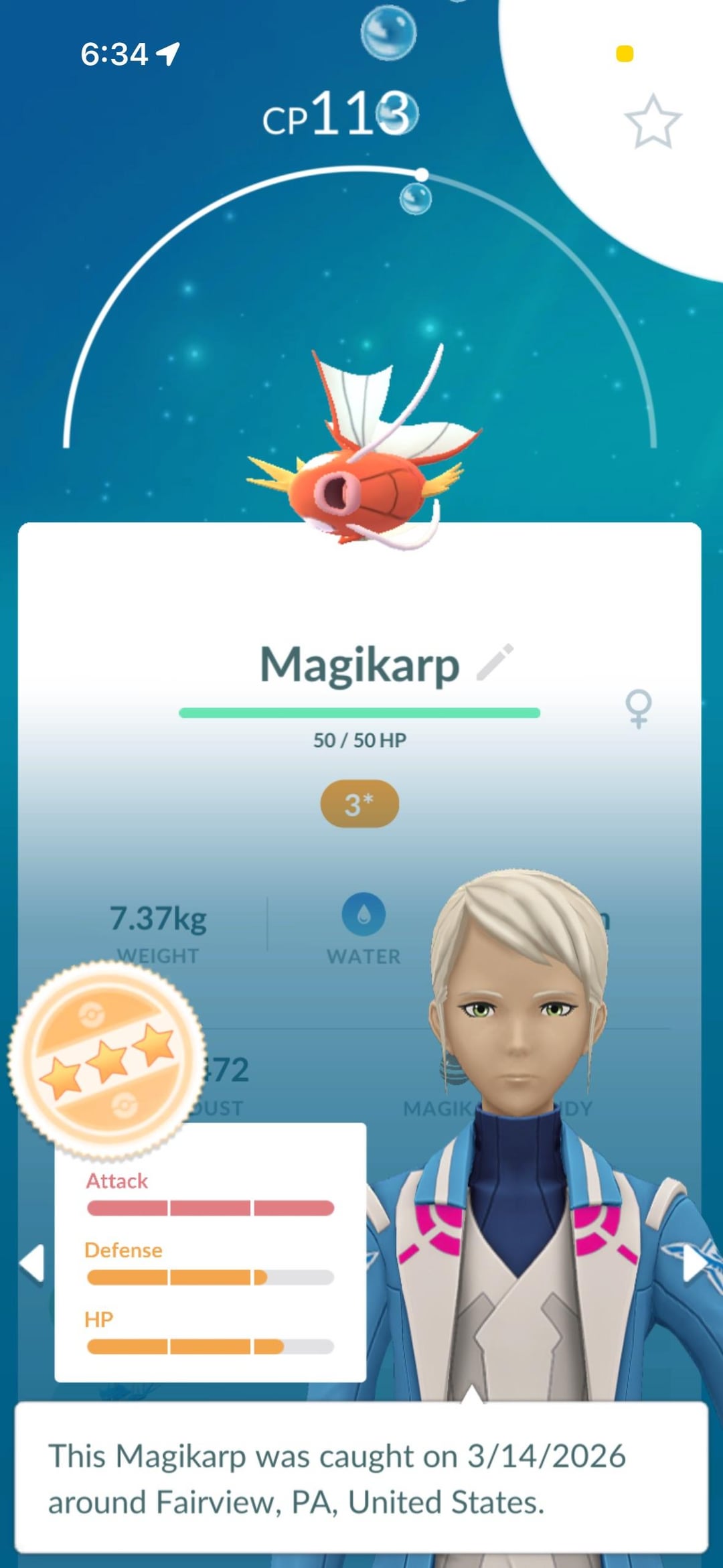This screenshot has width=723, height=1568.
Task: Tap the 3* rating tag
Action: 359,804
